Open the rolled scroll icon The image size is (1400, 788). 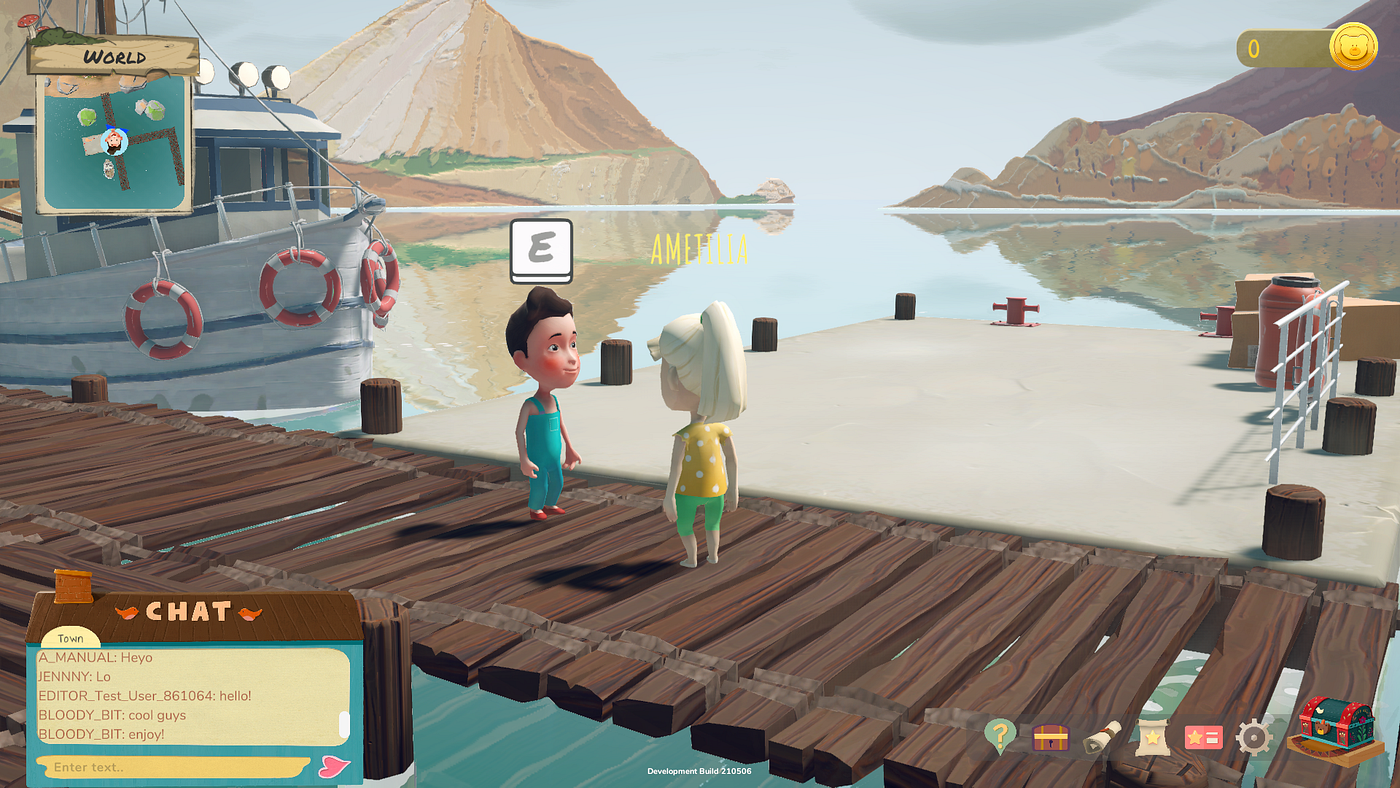1102,737
